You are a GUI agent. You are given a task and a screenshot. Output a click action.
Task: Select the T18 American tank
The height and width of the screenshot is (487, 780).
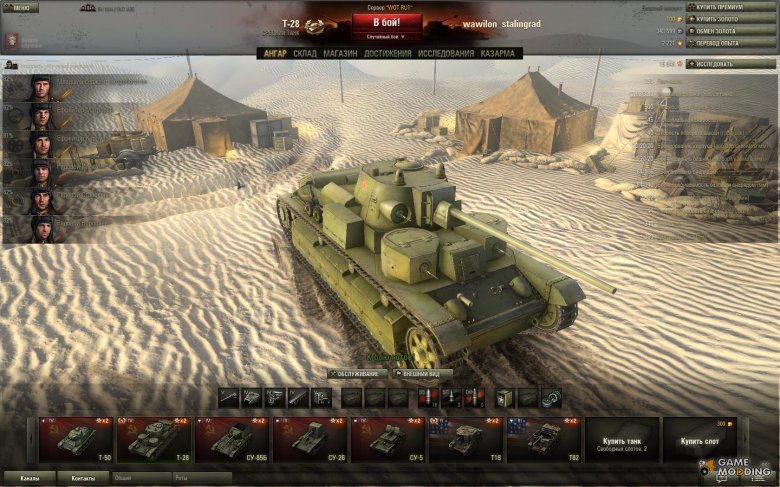466,440
